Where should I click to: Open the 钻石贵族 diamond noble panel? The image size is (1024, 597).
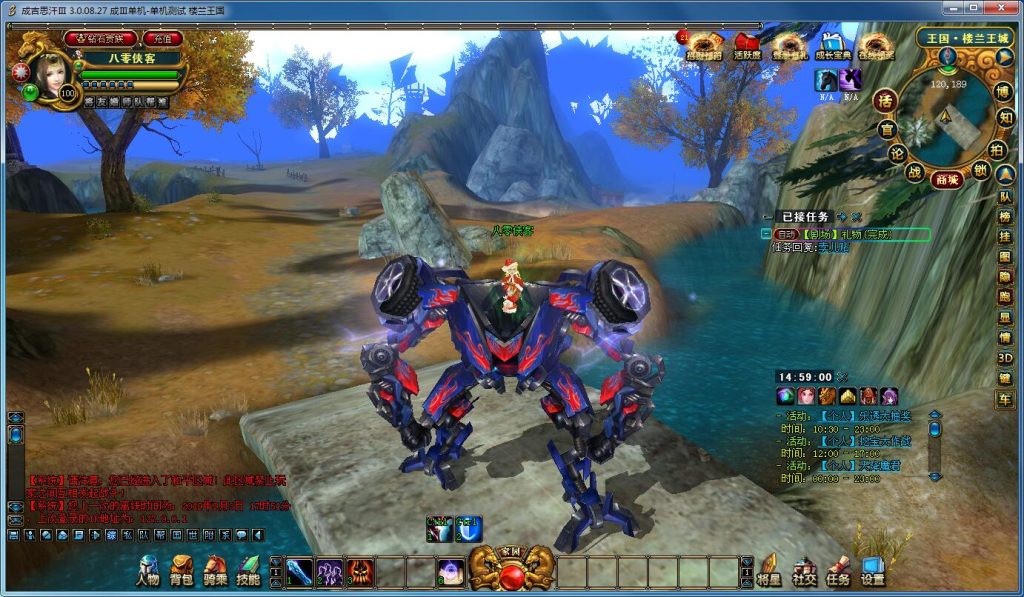100,39
